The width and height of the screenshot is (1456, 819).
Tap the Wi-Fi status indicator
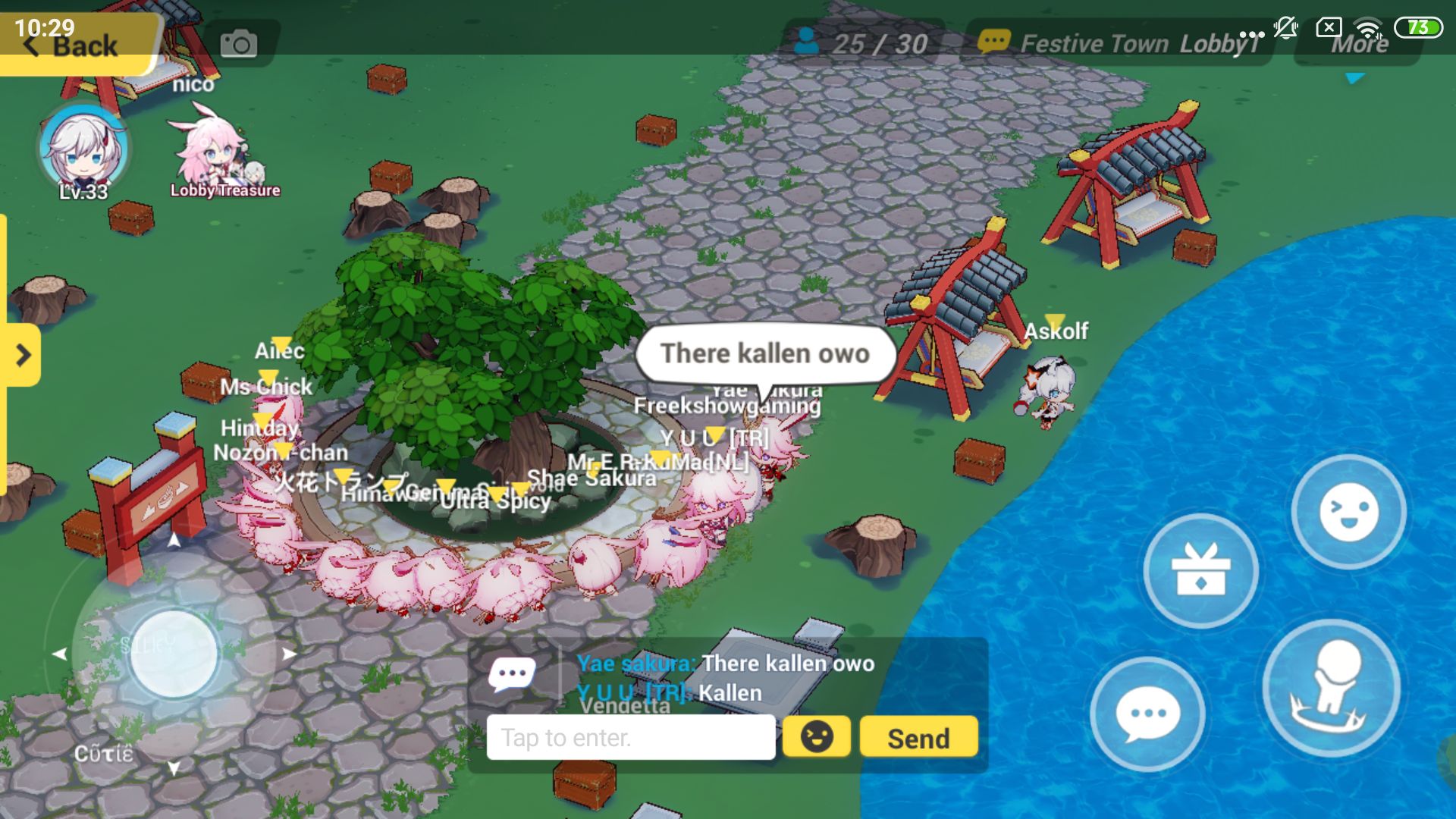[1367, 28]
